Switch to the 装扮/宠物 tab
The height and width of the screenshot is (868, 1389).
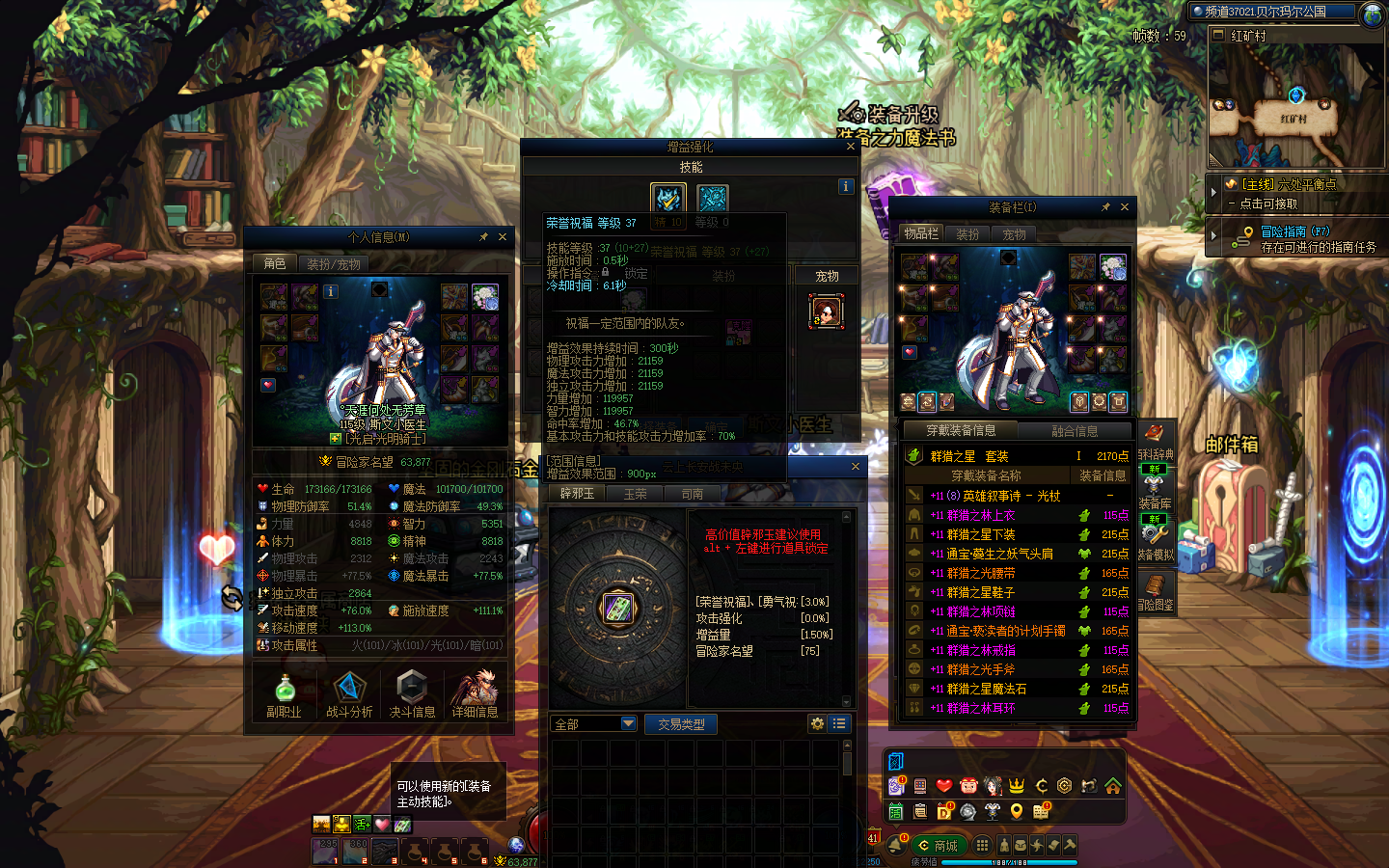[x=334, y=264]
